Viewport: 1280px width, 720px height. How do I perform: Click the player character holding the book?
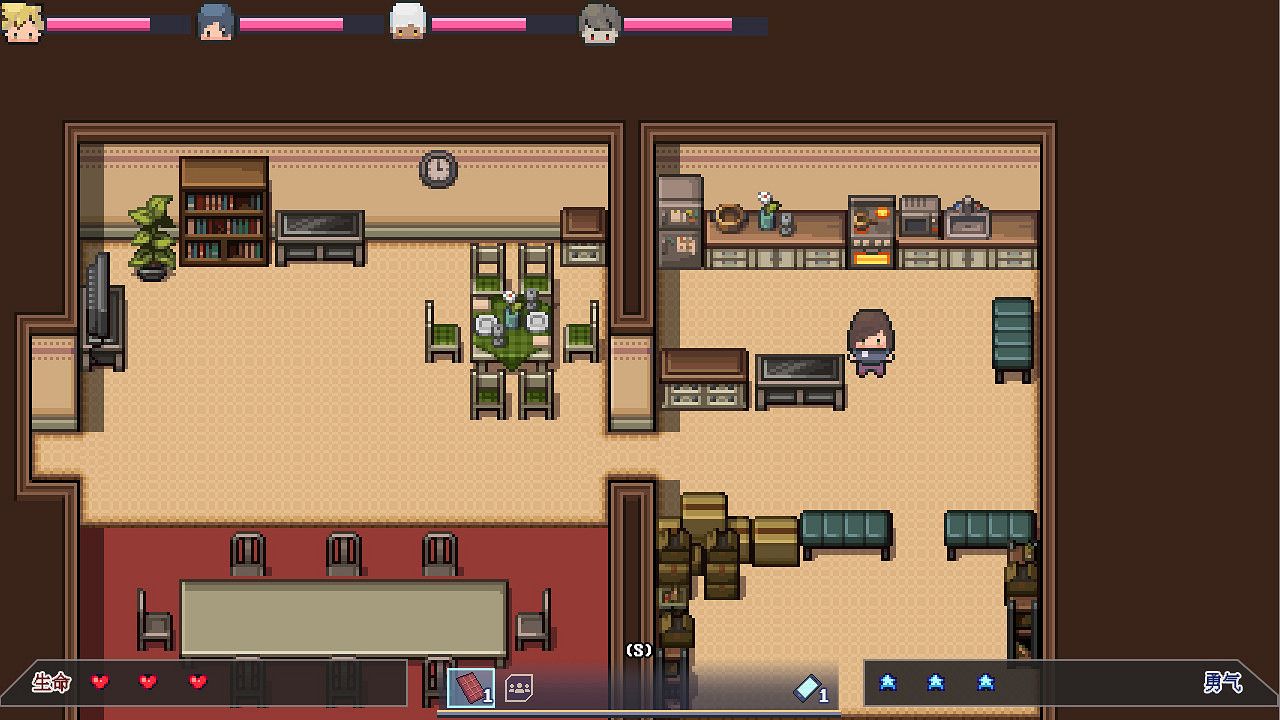(872, 345)
